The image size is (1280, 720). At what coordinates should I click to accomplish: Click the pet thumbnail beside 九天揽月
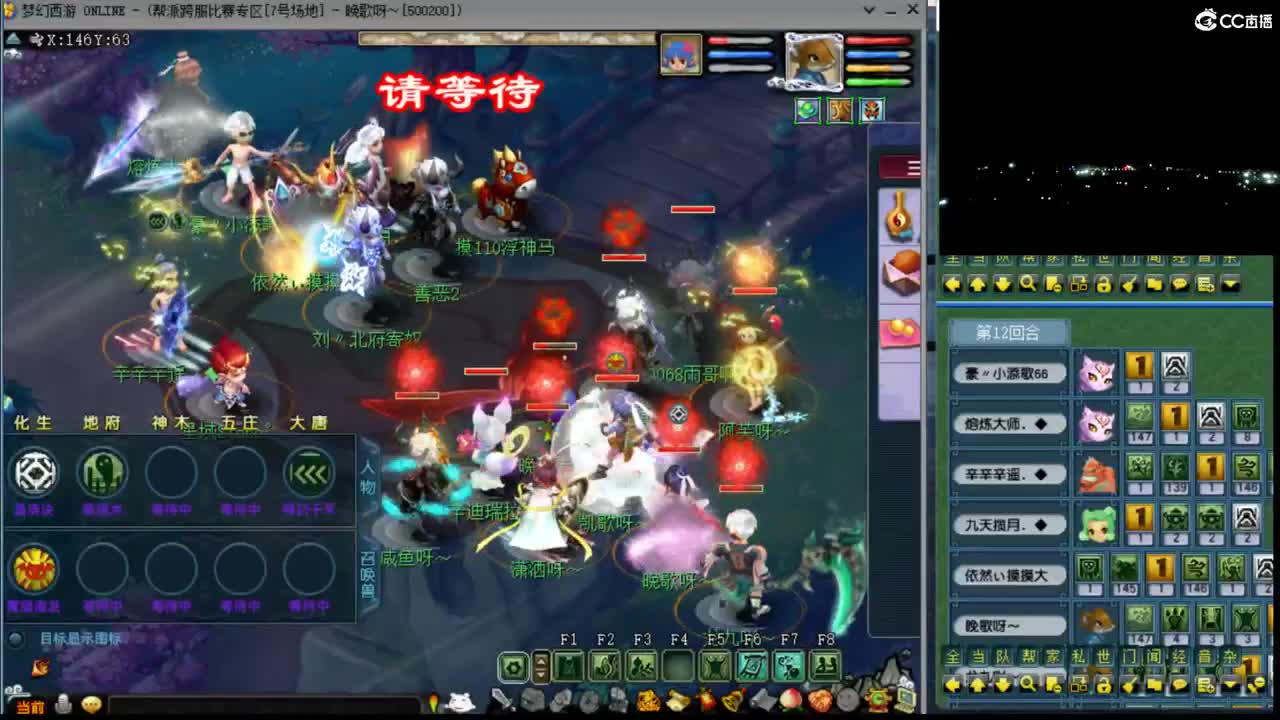coord(1097,522)
